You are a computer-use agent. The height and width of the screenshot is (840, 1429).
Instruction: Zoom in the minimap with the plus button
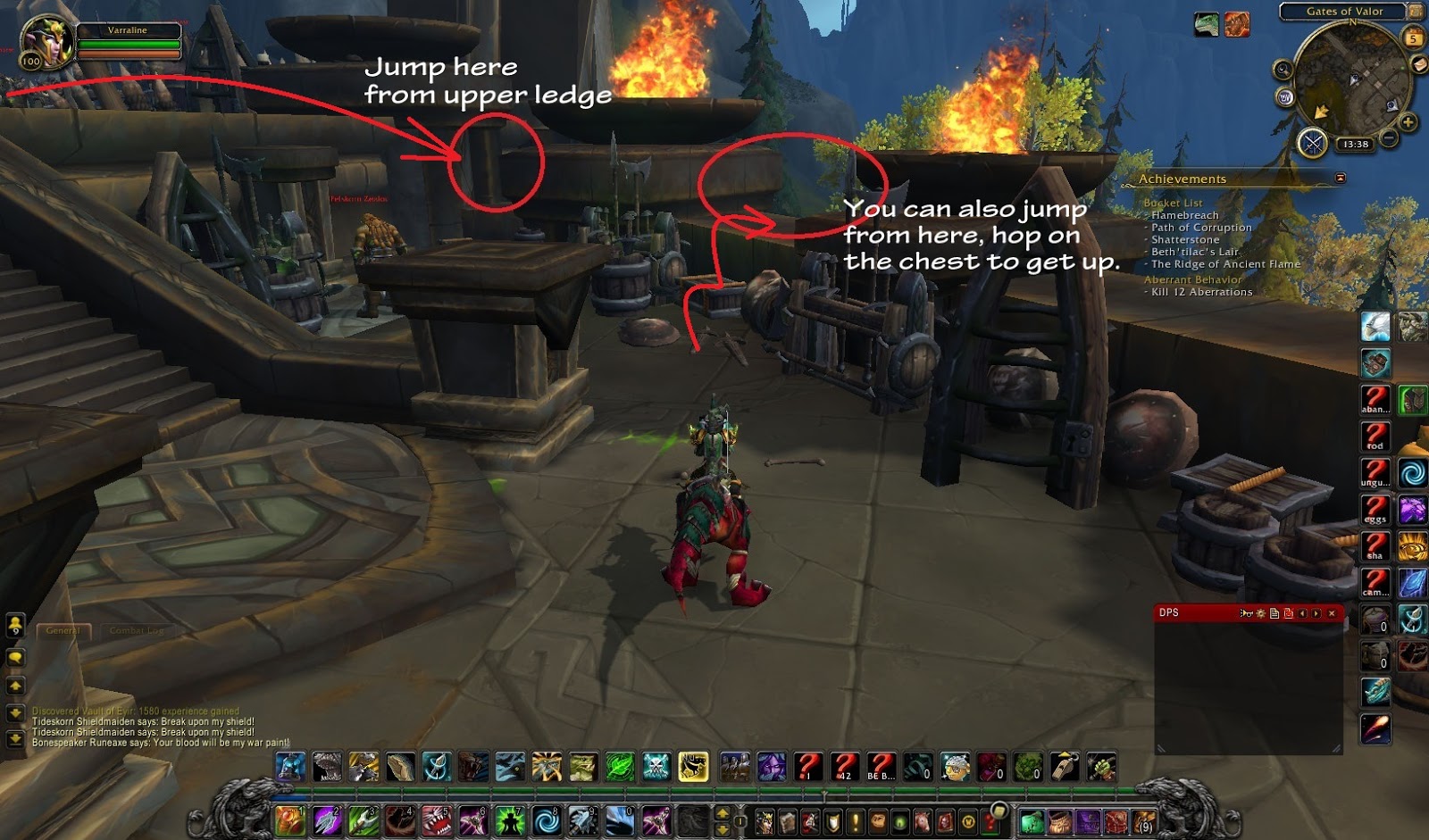pos(1408,120)
